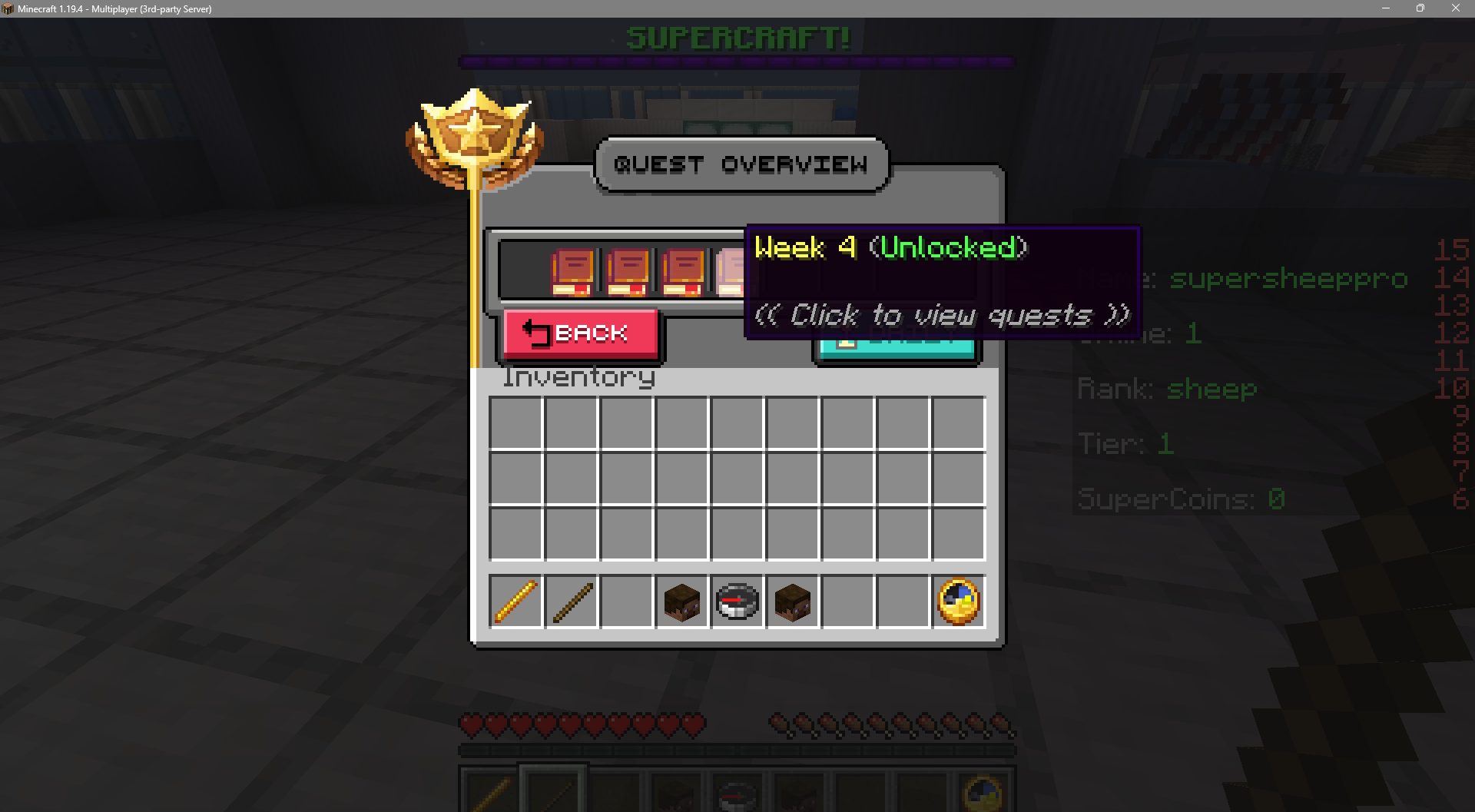Open the Week 1 quest book
The height and width of the screenshot is (812, 1475).
click(572, 273)
